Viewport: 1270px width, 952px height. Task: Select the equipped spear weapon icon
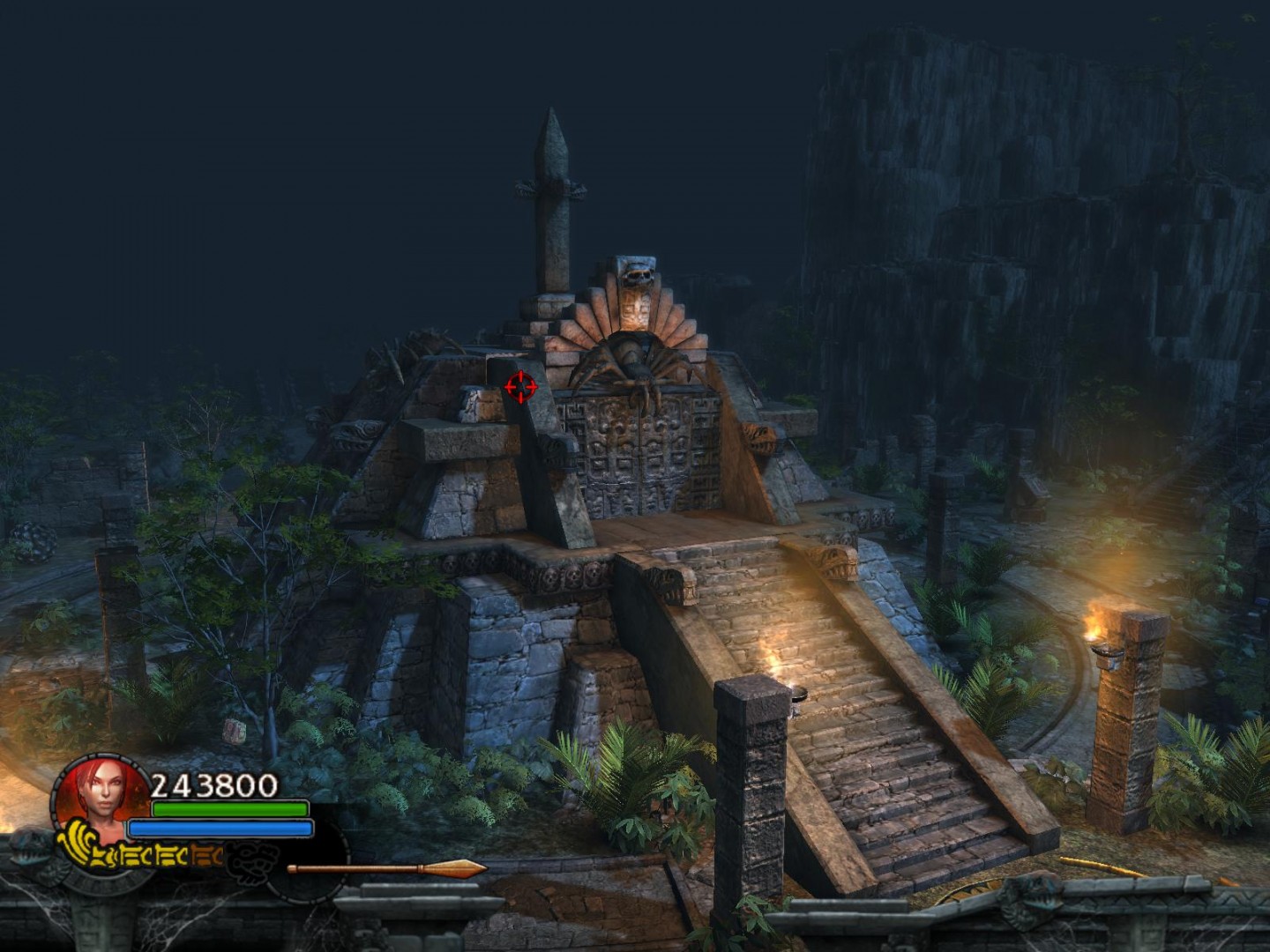point(386,869)
